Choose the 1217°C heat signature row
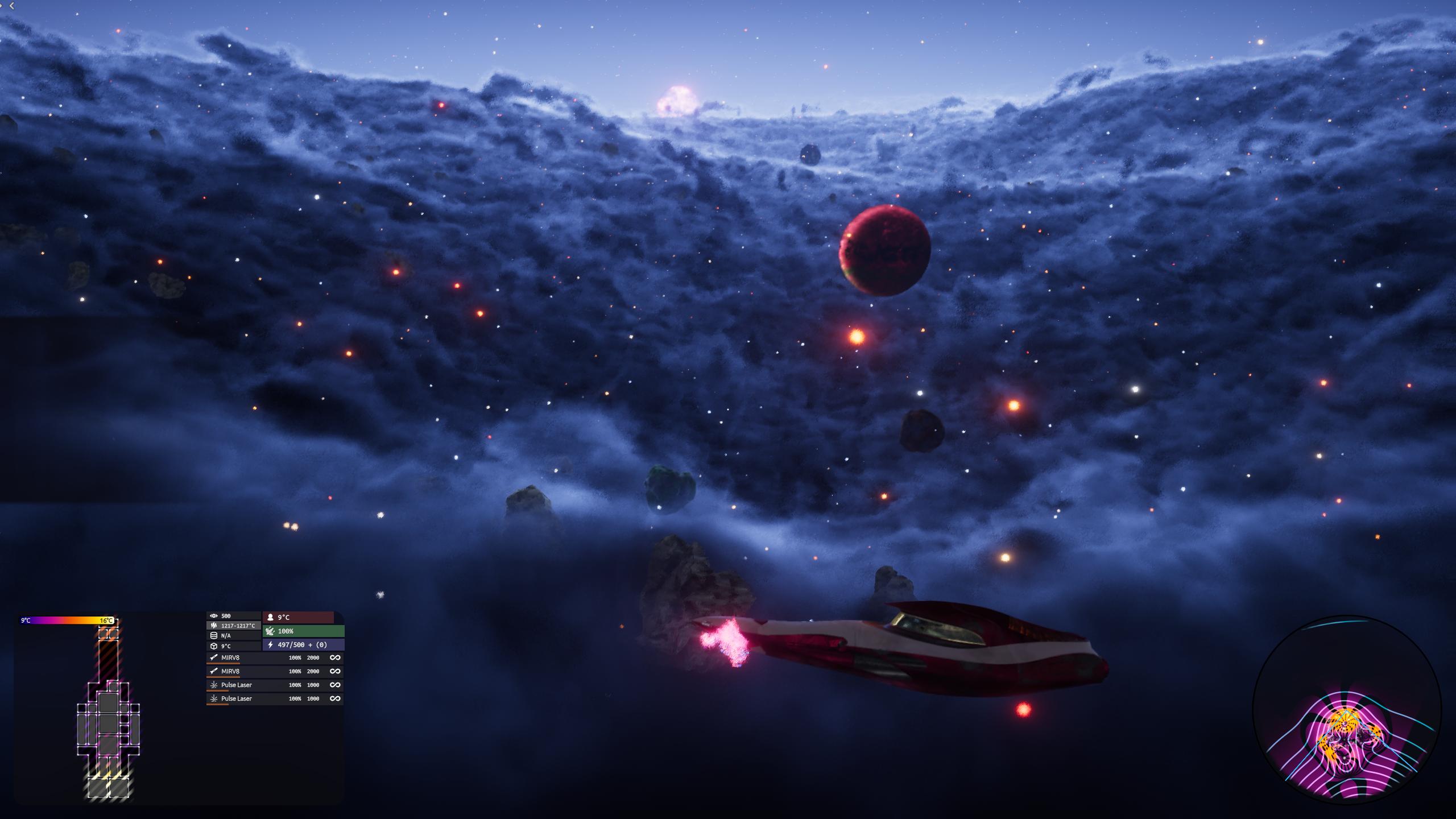This screenshot has height=819, width=1456. tap(234, 626)
